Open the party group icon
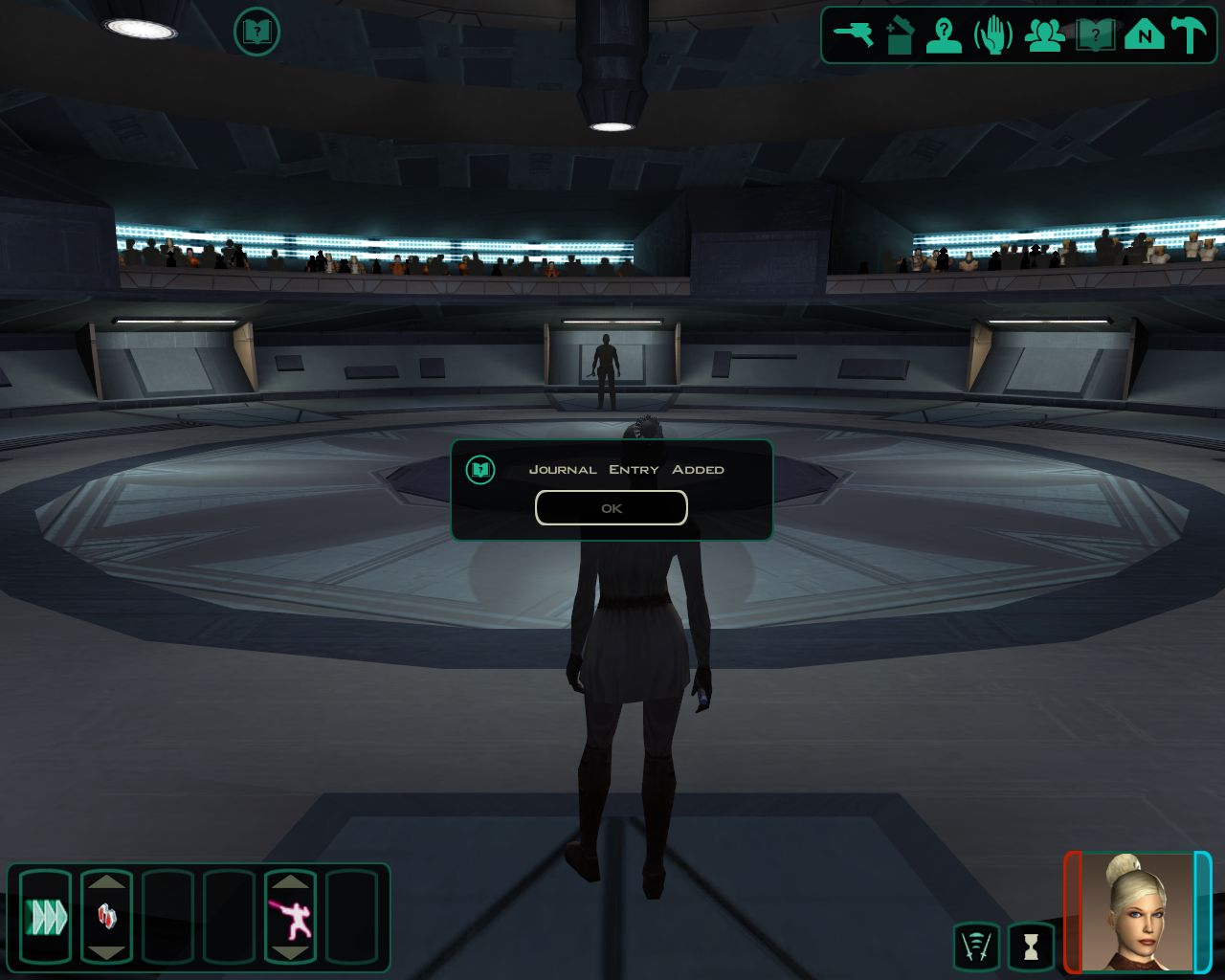 [1044, 36]
